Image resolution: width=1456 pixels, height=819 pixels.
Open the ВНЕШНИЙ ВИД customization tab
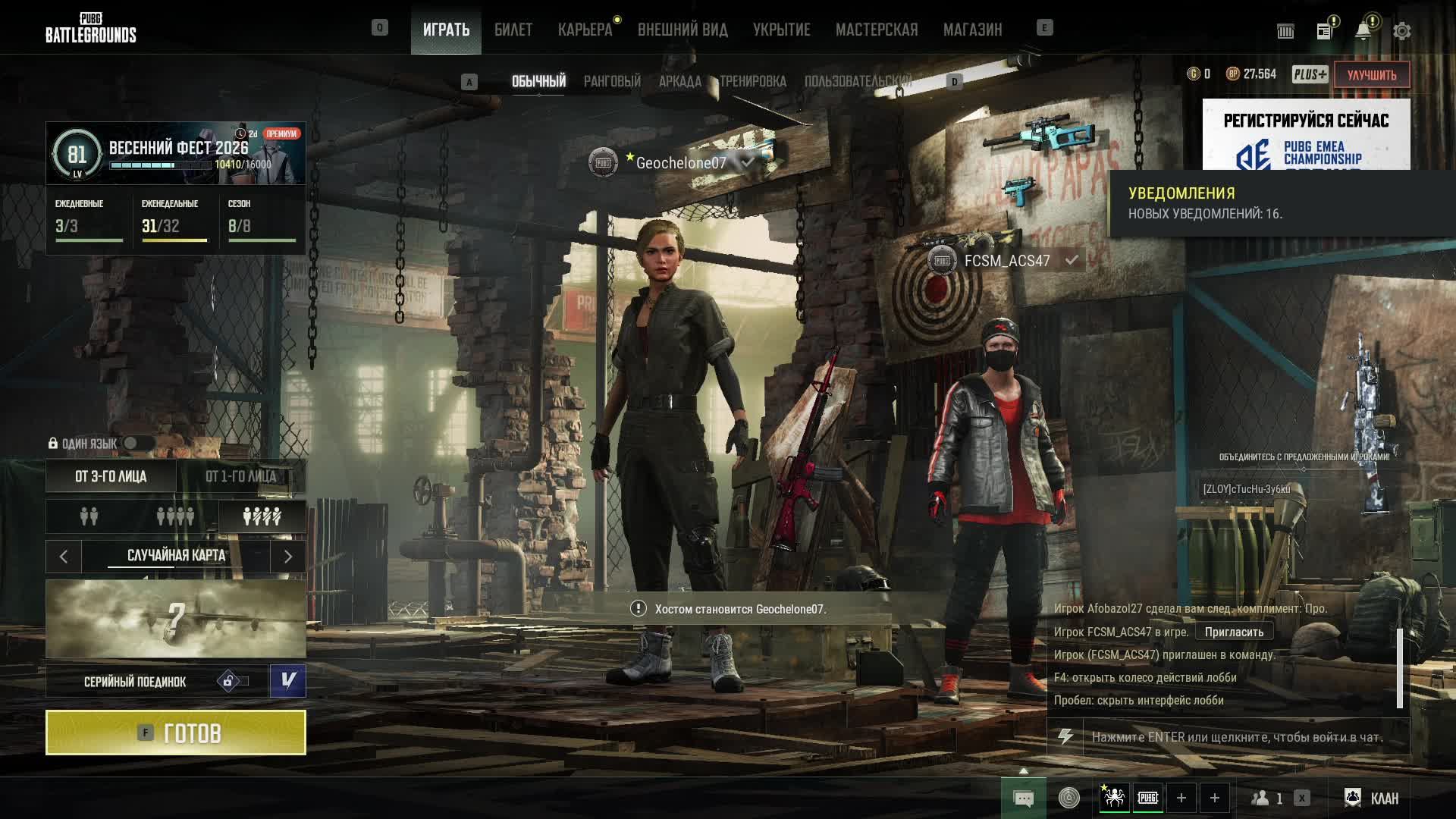(x=682, y=30)
